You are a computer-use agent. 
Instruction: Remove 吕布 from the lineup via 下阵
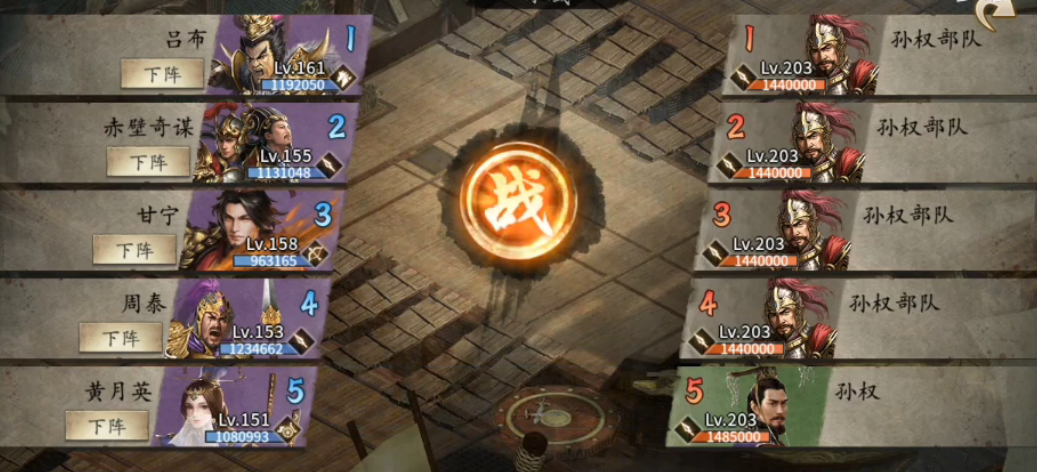[x=162, y=73]
